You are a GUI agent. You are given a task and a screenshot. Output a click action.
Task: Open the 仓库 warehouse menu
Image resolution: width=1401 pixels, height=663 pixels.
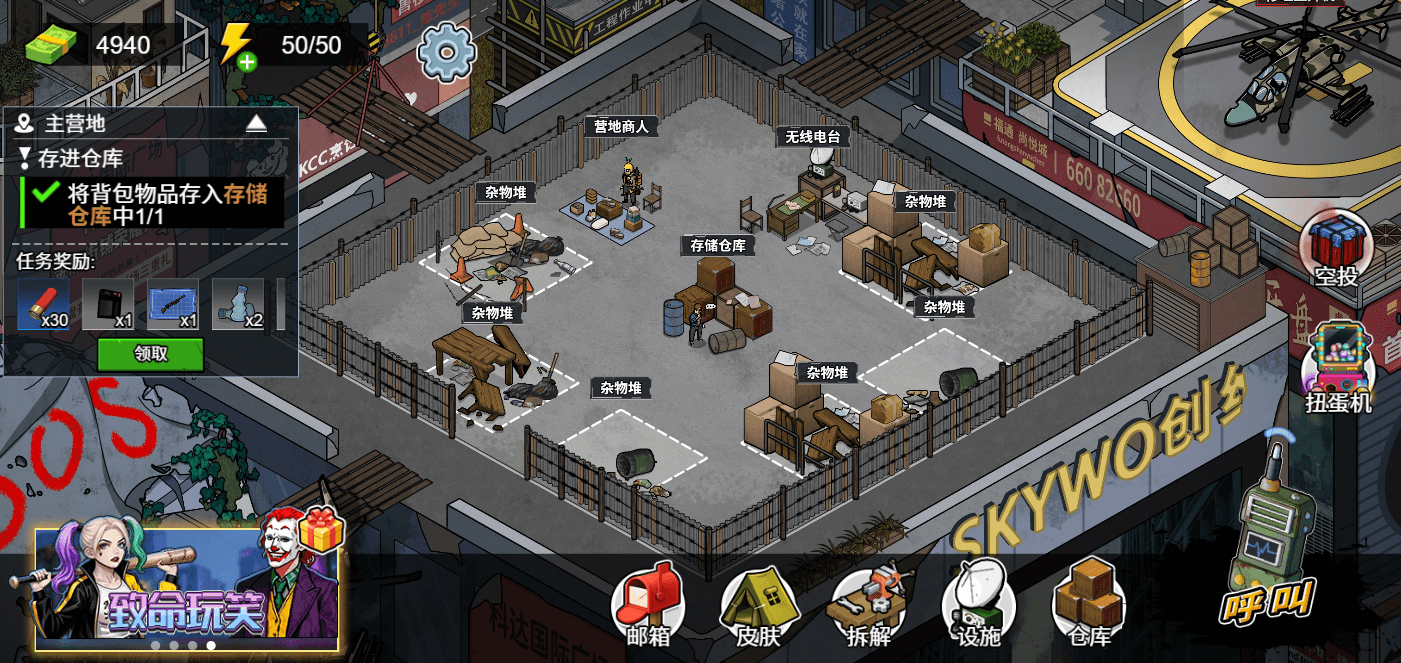[1089, 605]
